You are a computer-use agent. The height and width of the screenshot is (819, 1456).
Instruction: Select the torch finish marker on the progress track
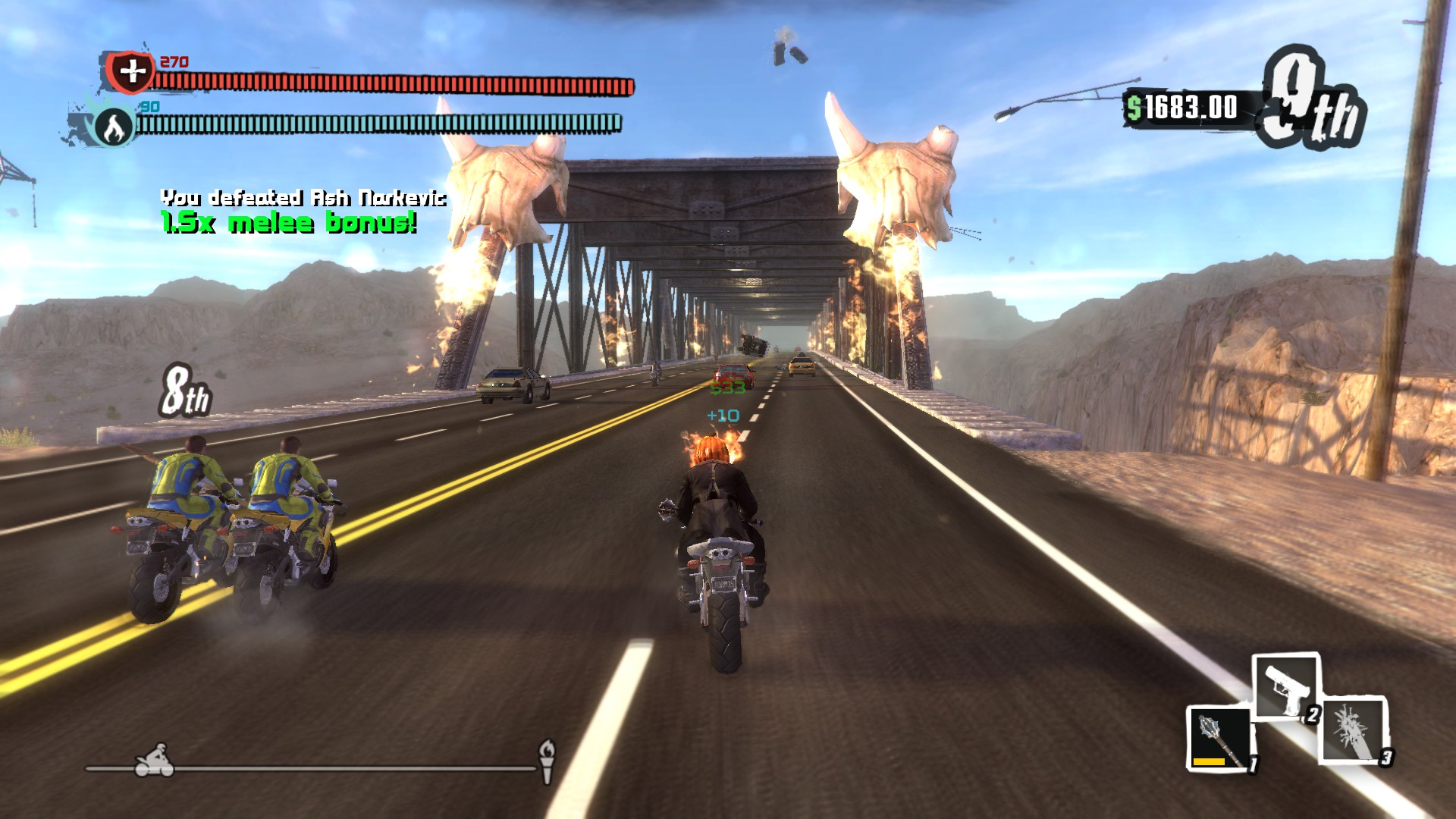coord(547,760)
